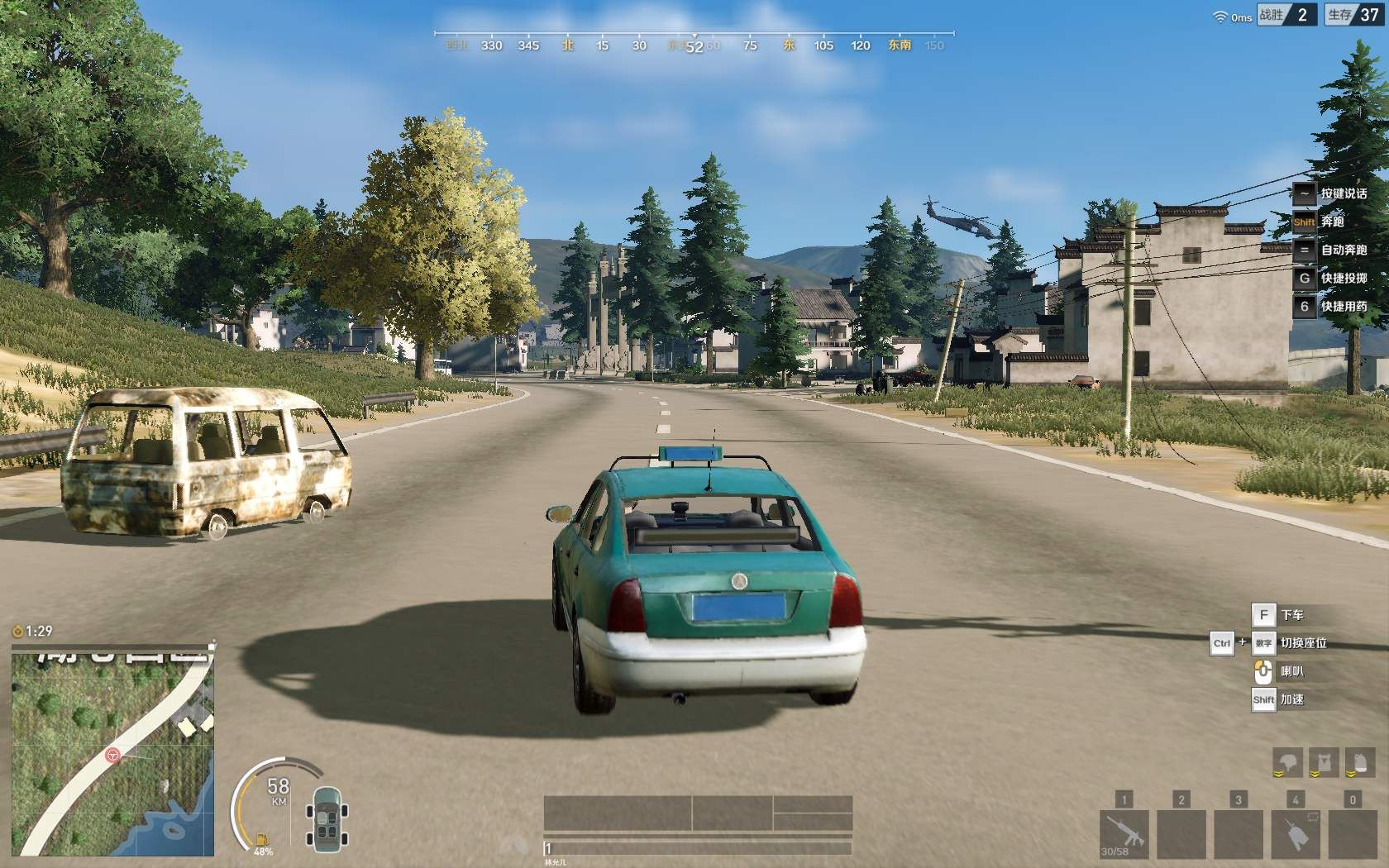Select the equipped item in slot 4
Viewport: 1389px width, 868px height.
[1296, 833]
